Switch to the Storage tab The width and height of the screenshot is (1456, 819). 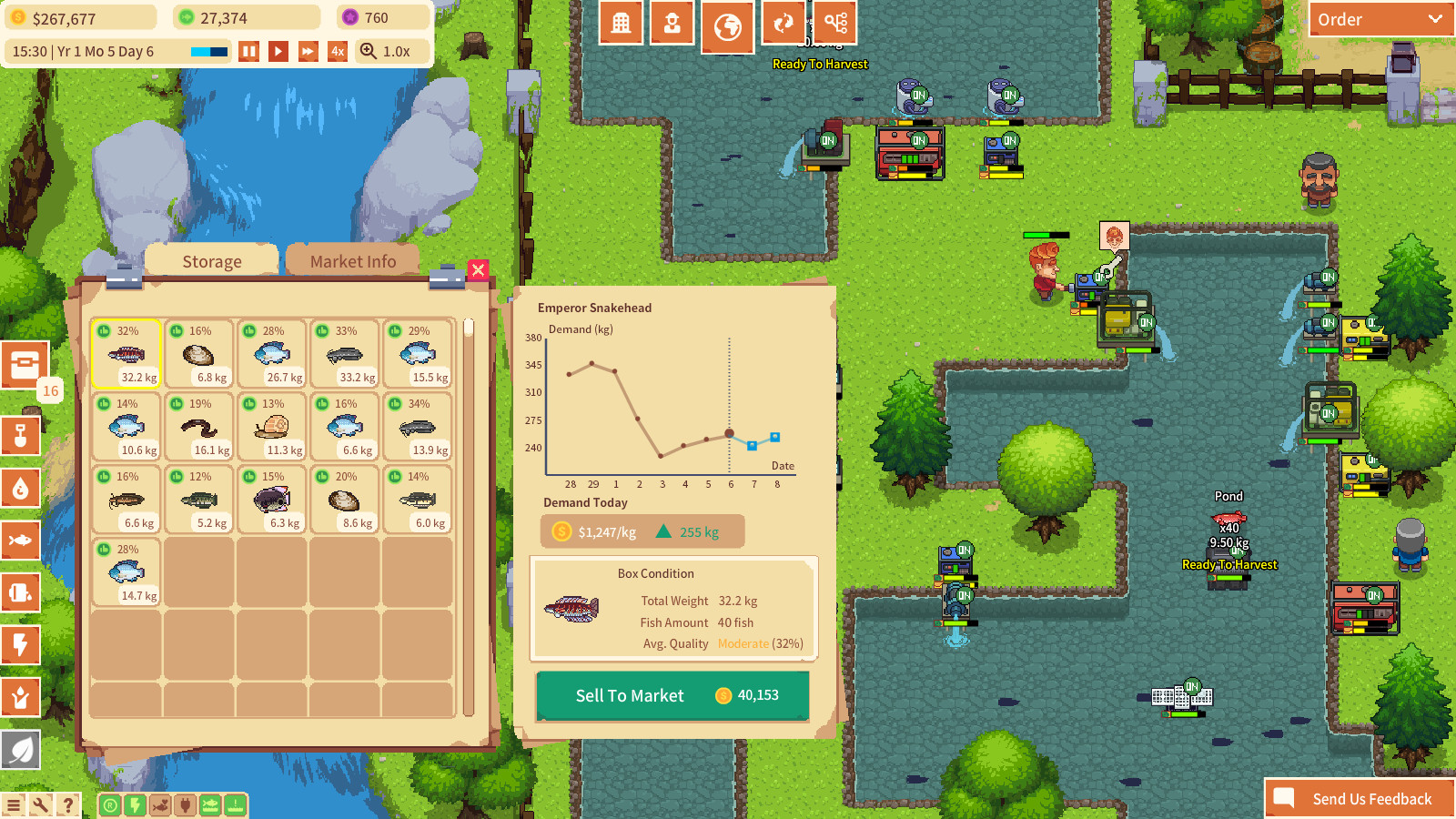tap(211, 261)
